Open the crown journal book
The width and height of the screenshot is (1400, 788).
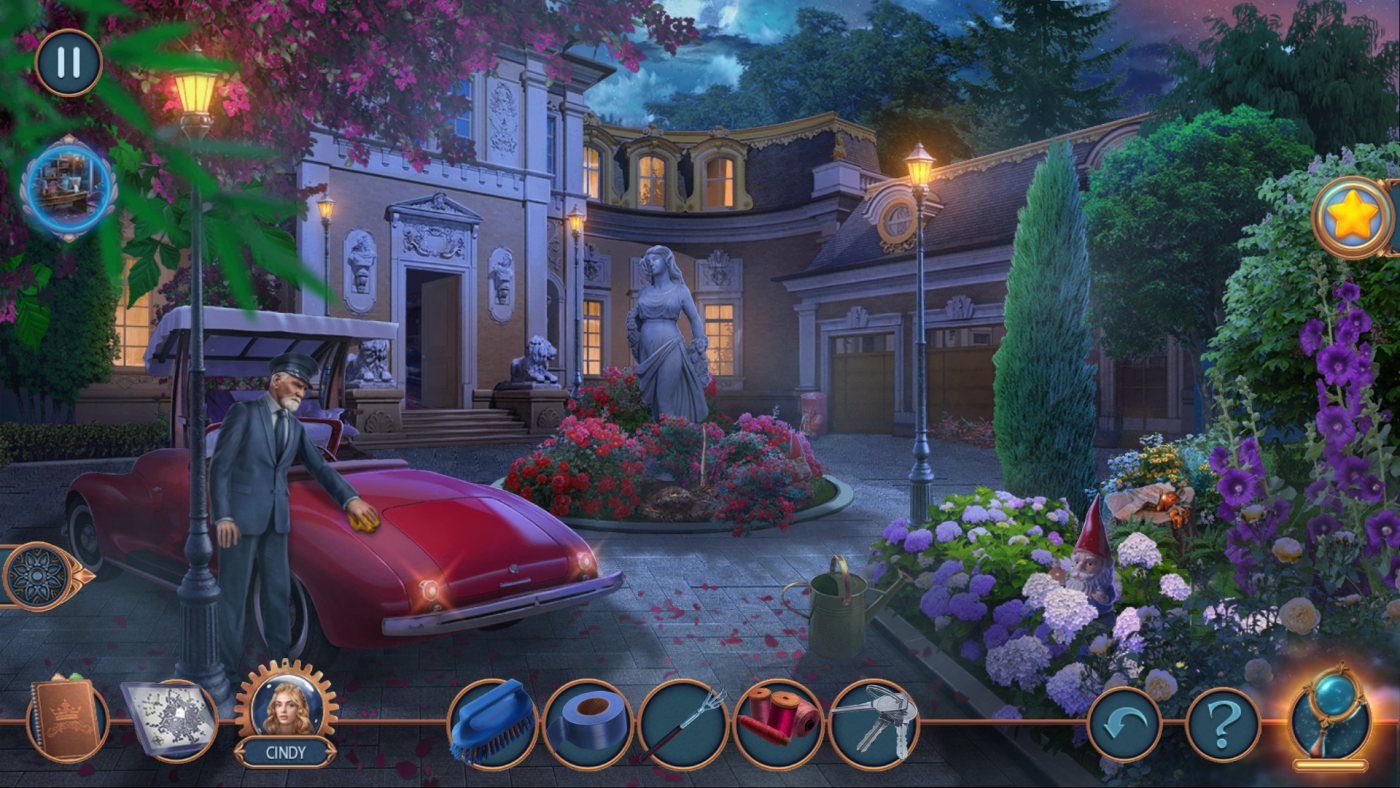[x=68, y=718]
